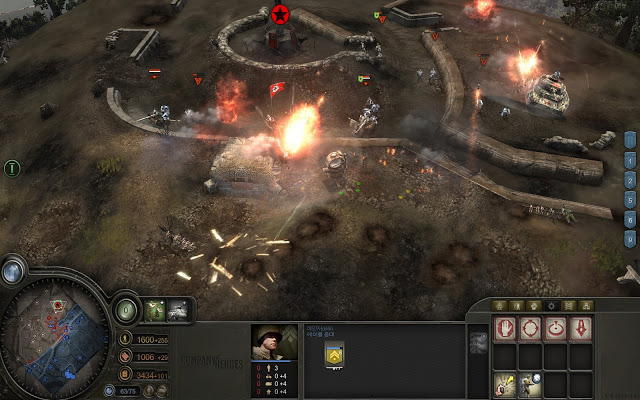
Task: Click the green round pause indicator button
Action: click(x=13, y=168)
